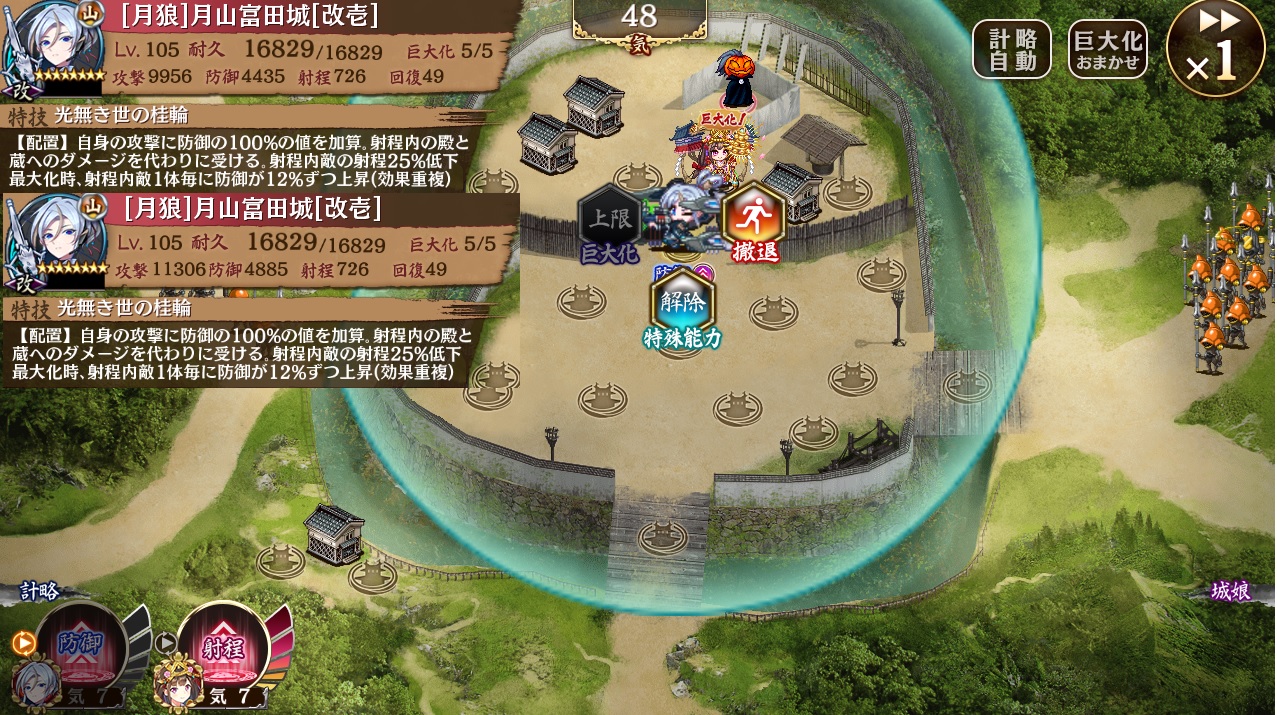The width and height of the screenshot is (1277, 715).
Task: Activate the 防御 stratagem icon
Action: click(x=80, y=645)
